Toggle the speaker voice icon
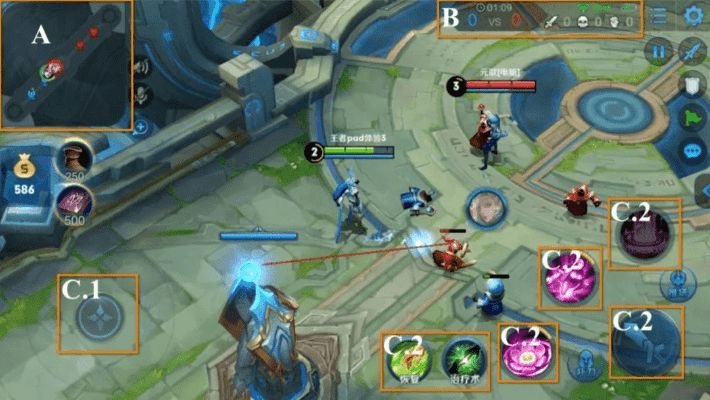This screenshot has width=710, height=400. 142,68
